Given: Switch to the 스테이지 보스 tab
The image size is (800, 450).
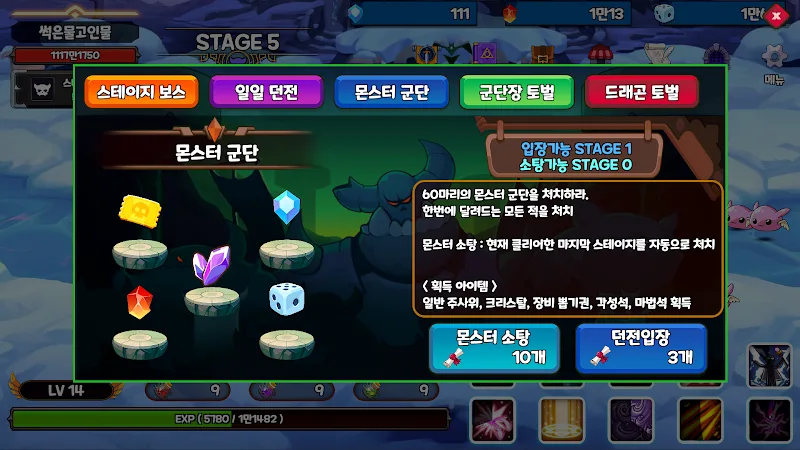Looking at the screenshot, I should click(x=141, y=94).
